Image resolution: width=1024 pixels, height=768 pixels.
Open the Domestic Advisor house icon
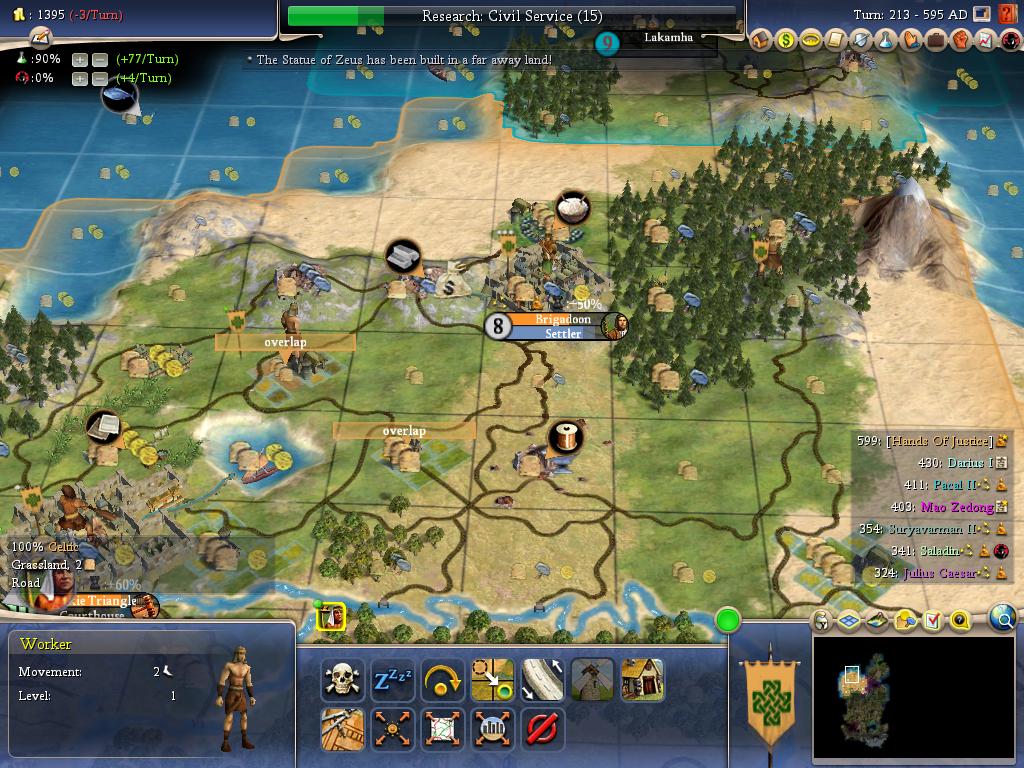pyautogui.click(x=760, y=40)
